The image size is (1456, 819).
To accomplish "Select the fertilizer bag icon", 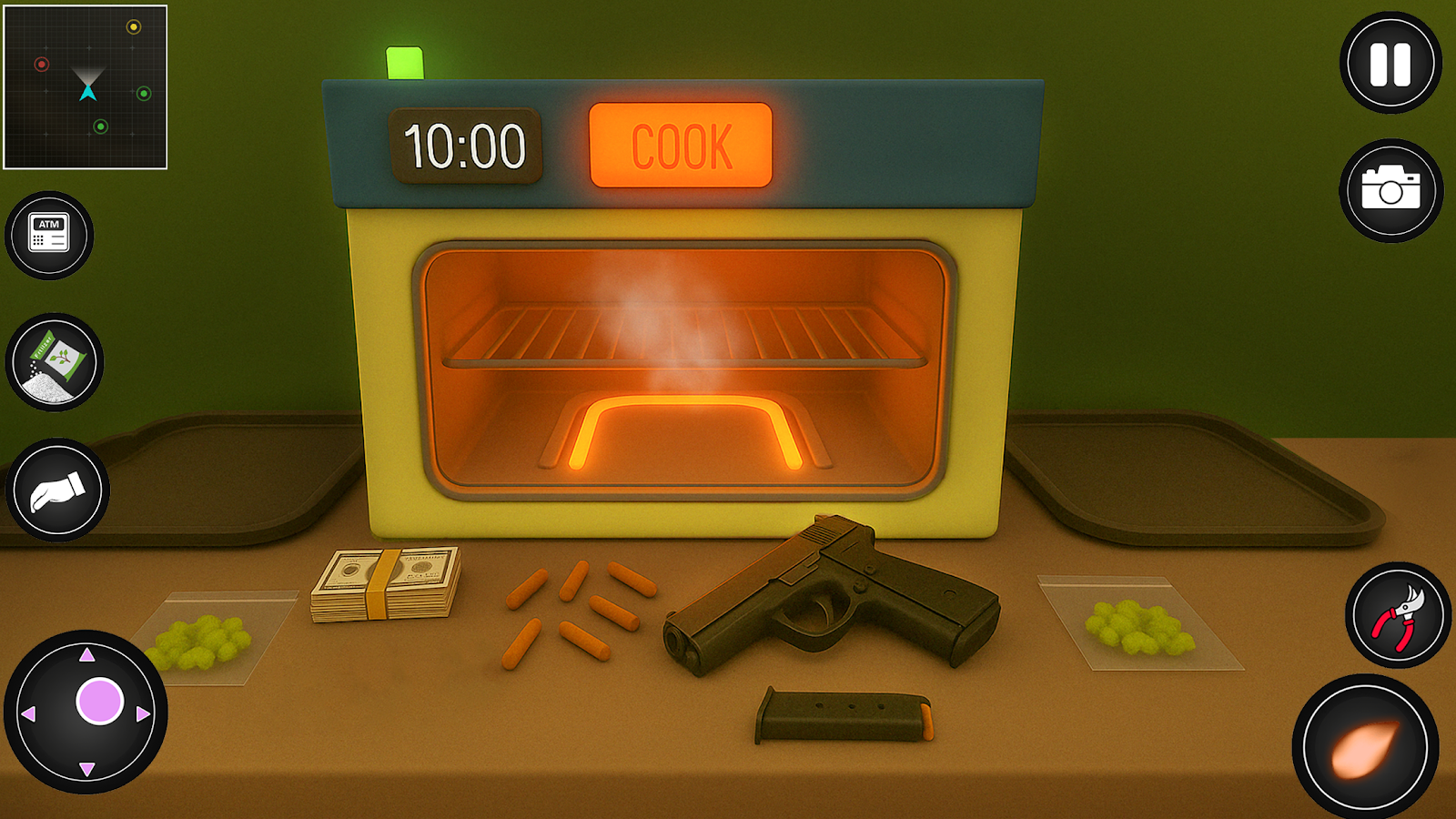I will tap(56, 362).
